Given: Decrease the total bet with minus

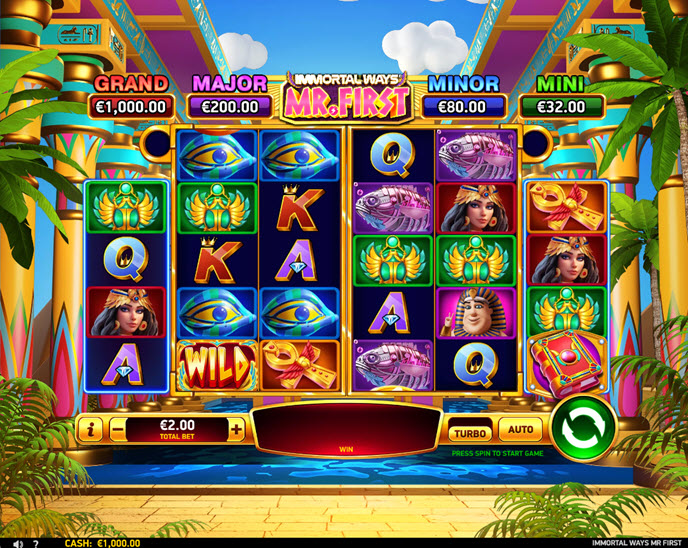Looking at the screenshot, I should click(x=118, y=430).
